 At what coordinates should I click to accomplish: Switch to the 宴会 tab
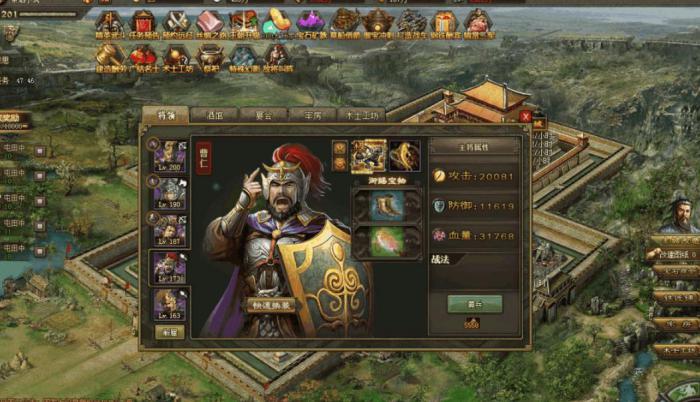pos(263,115)
